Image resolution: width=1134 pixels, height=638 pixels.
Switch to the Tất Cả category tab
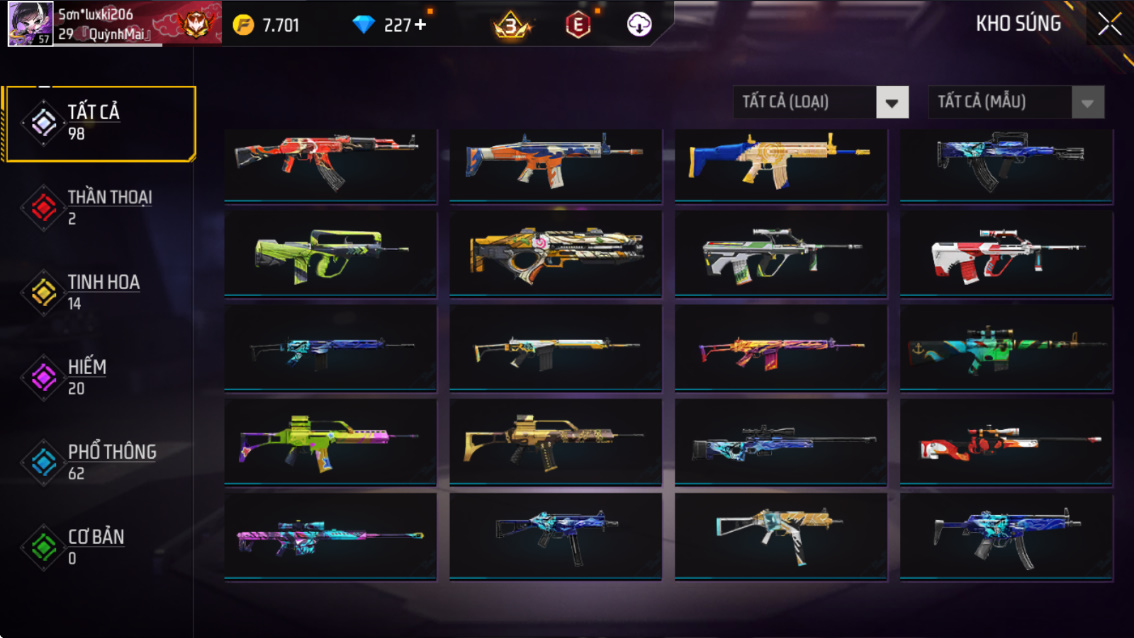98,123
